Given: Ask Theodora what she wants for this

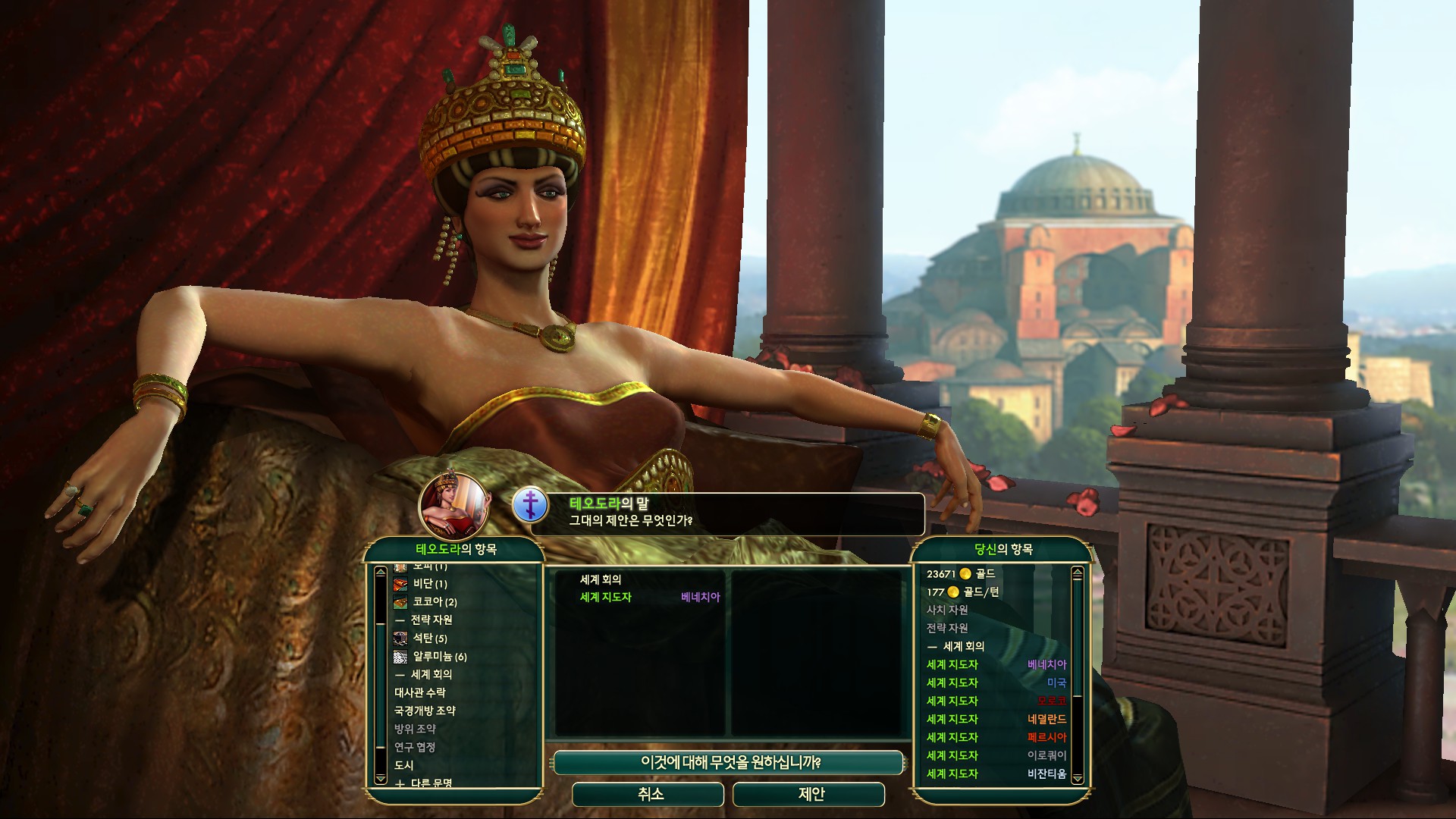Looking at the screenshot, I should [730, 762].
